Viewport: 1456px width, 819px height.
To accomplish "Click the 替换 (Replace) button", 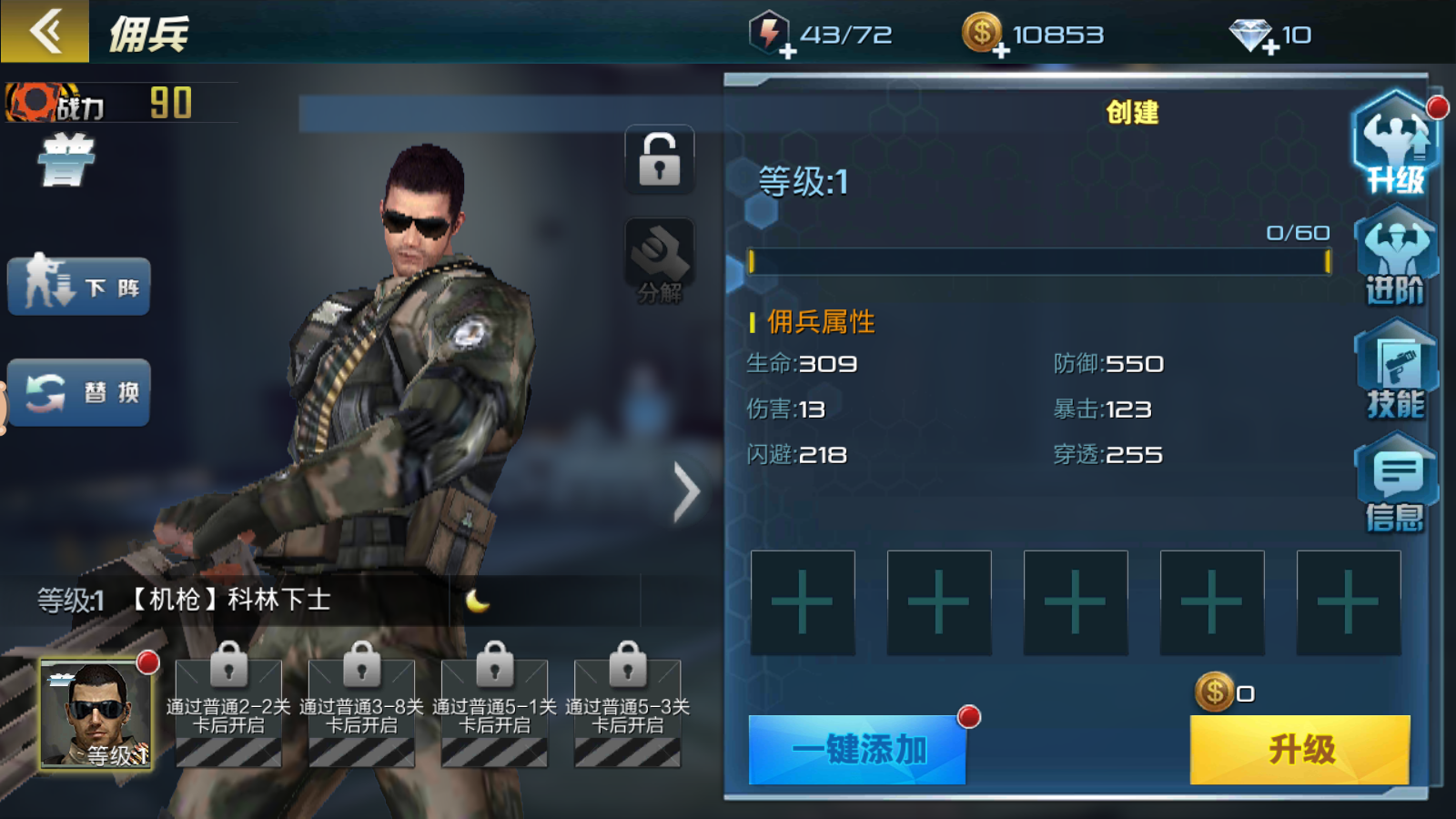I will point(80,393).
